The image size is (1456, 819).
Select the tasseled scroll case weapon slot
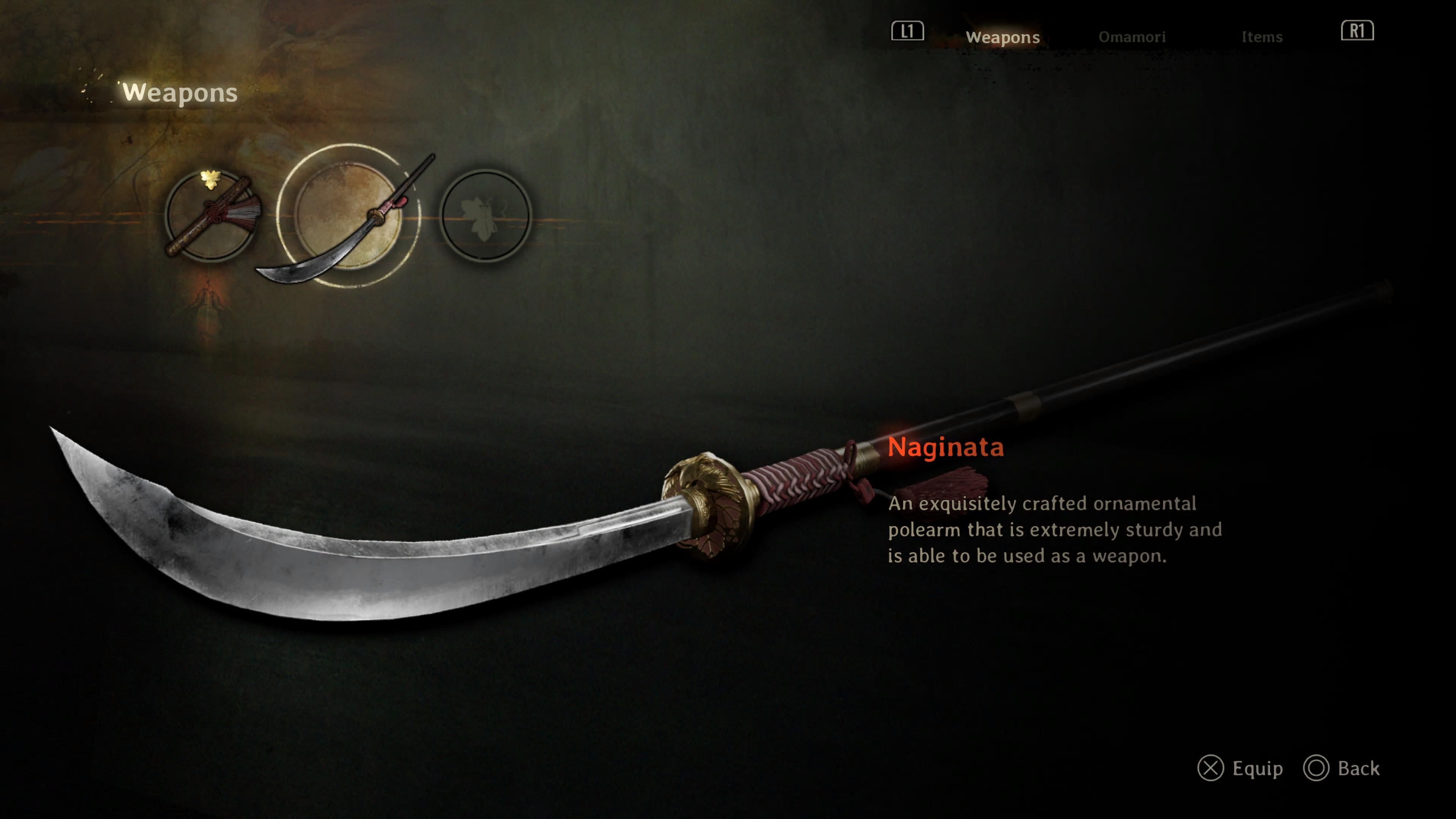tap(210, 215)
